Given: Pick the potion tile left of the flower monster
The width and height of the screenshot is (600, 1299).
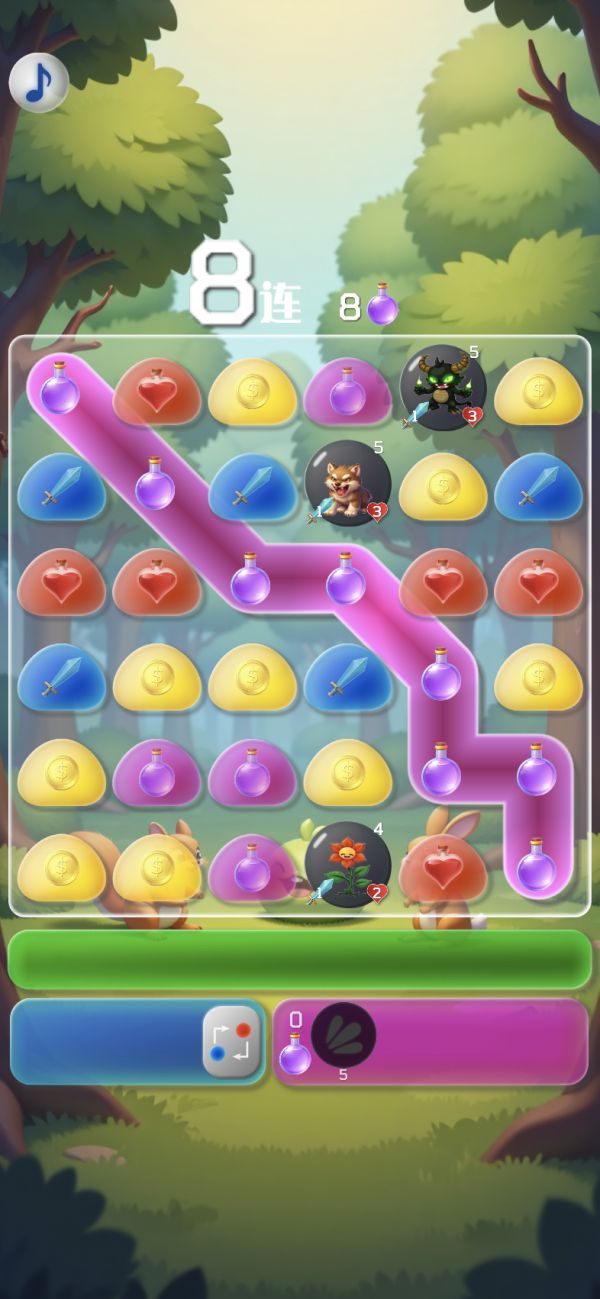Looking at the screenshot, I should tap(252, 867).
